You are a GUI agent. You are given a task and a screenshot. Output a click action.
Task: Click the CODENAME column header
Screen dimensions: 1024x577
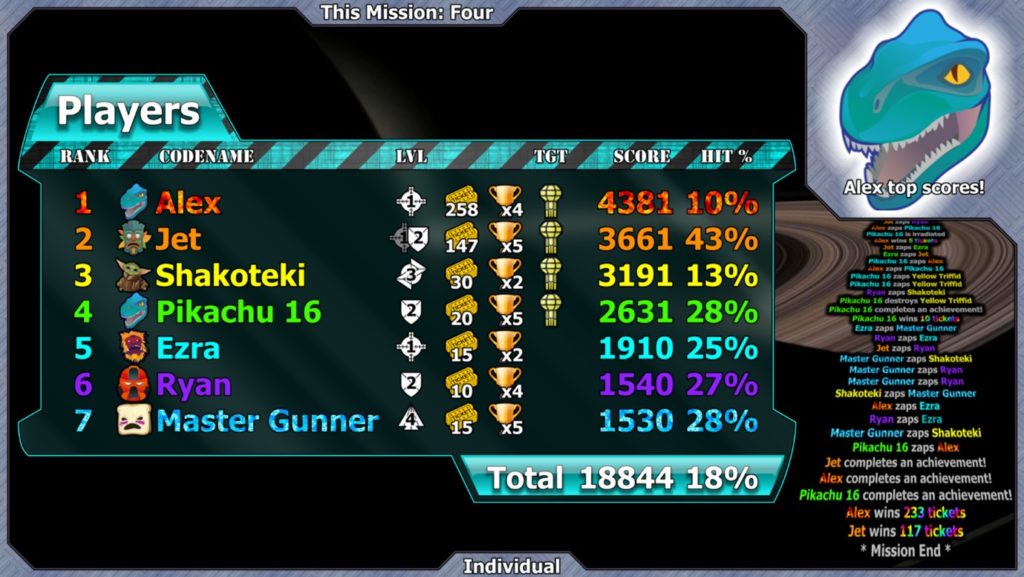click(206, 157)
